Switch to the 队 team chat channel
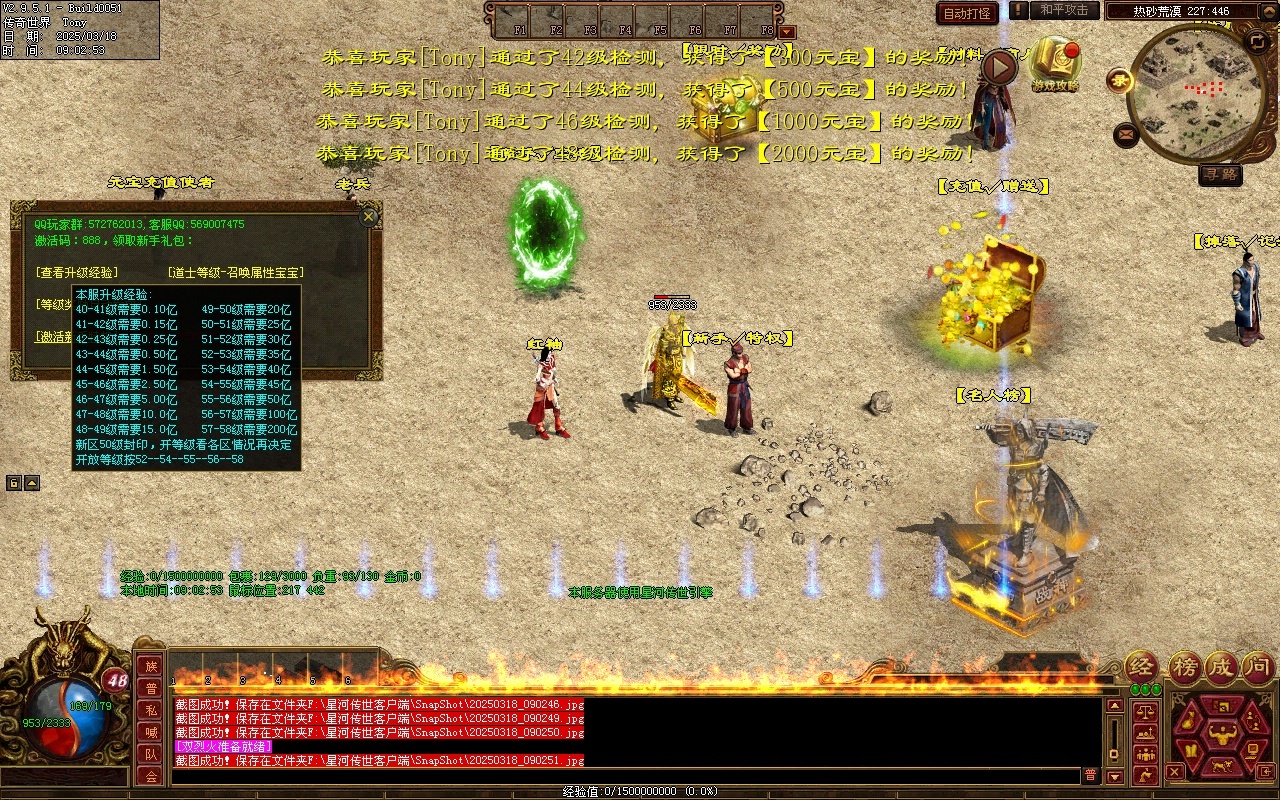 [x=151, y=754]
